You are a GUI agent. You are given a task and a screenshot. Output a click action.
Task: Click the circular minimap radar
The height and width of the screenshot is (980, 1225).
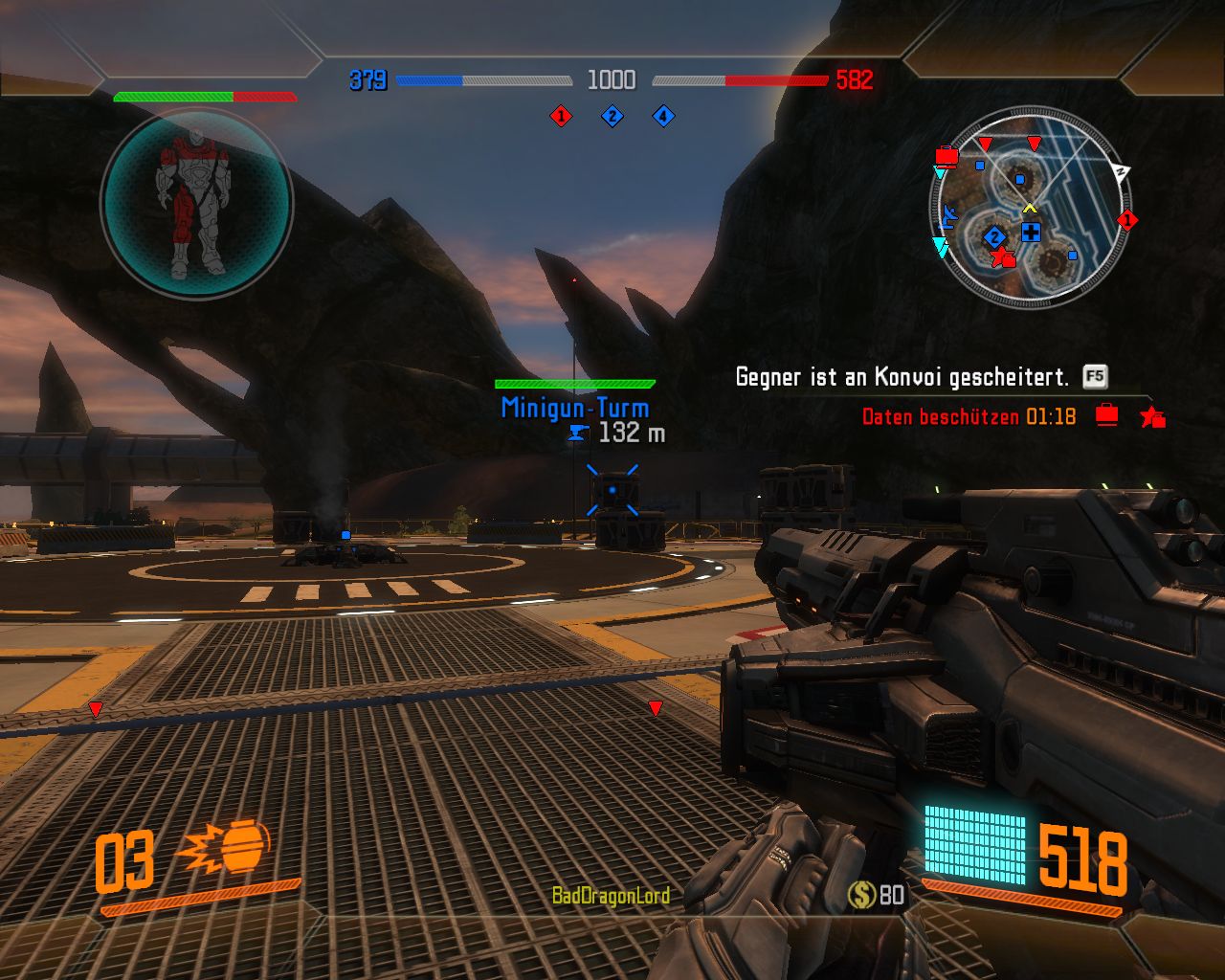tap(1029, 208)
